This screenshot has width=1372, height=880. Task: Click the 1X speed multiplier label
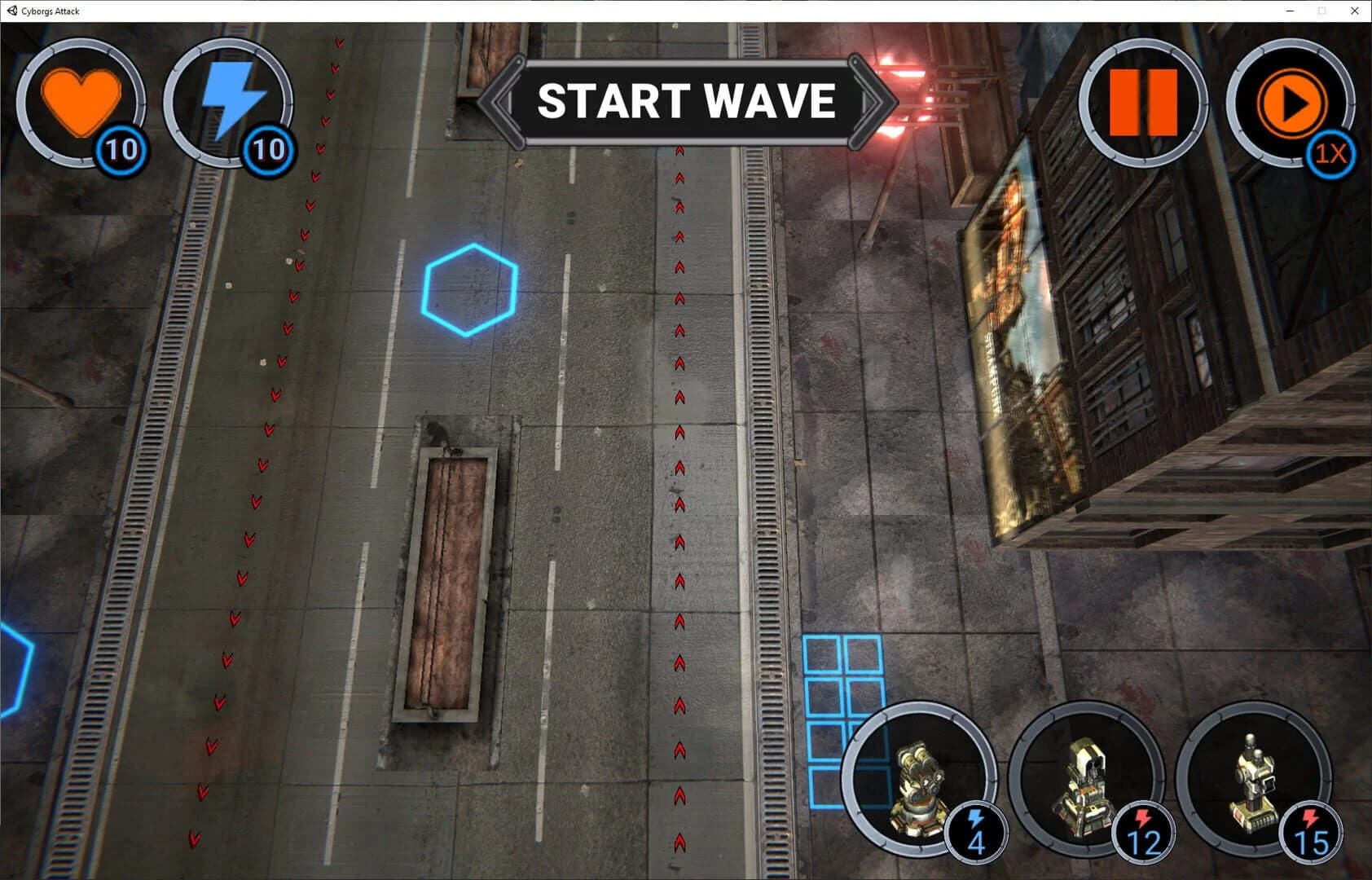pos(1329,153)
